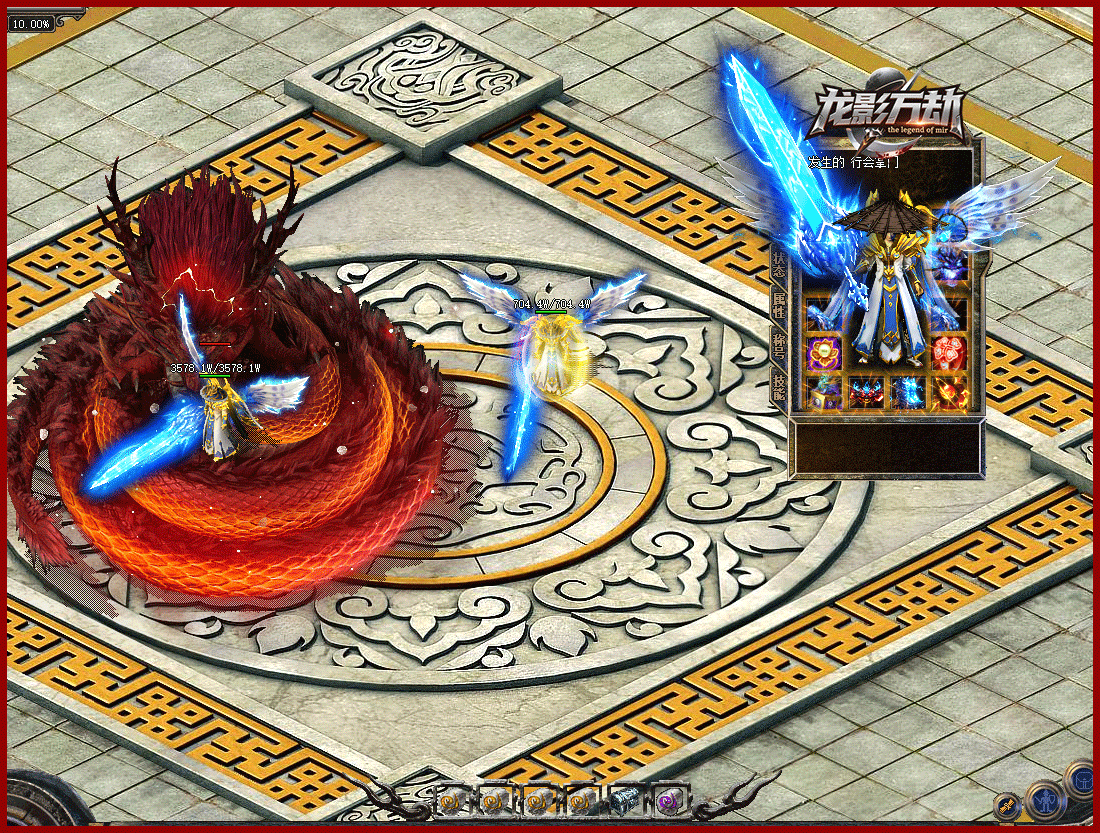Image resolution: width=1100 pixels, height=833 pixels.
Task: Click the red flower medallion equipment slot
Action: pos(949,352)
